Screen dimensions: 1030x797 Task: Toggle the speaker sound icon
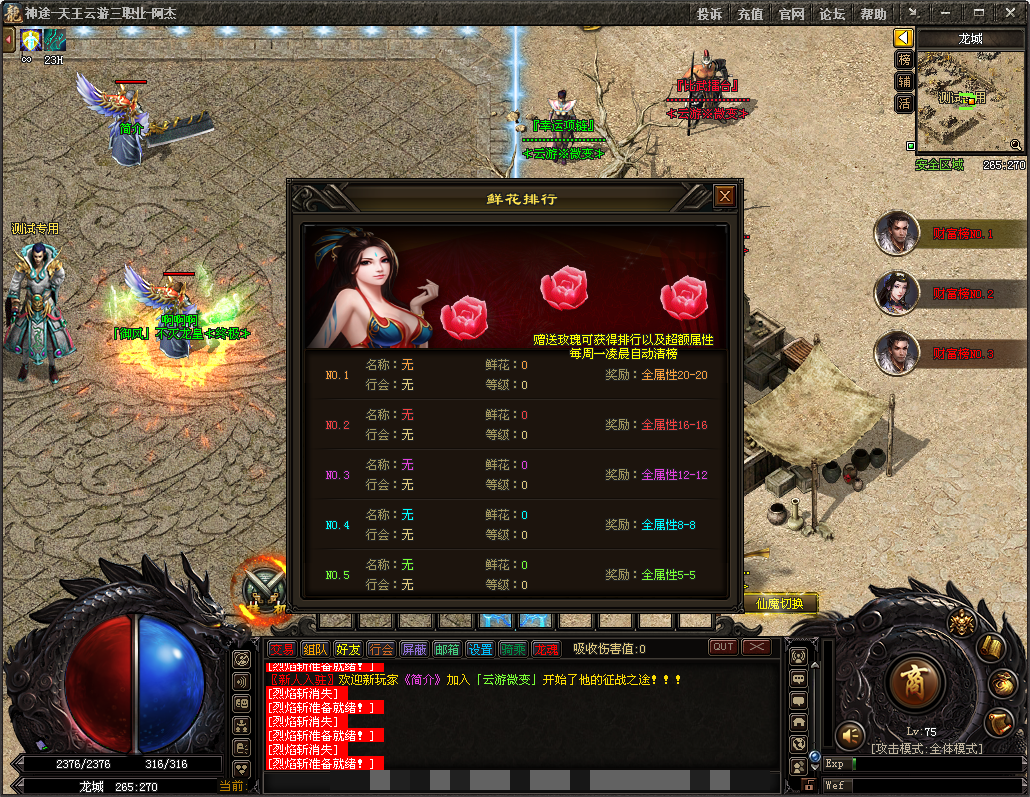(x=850, y=735)
